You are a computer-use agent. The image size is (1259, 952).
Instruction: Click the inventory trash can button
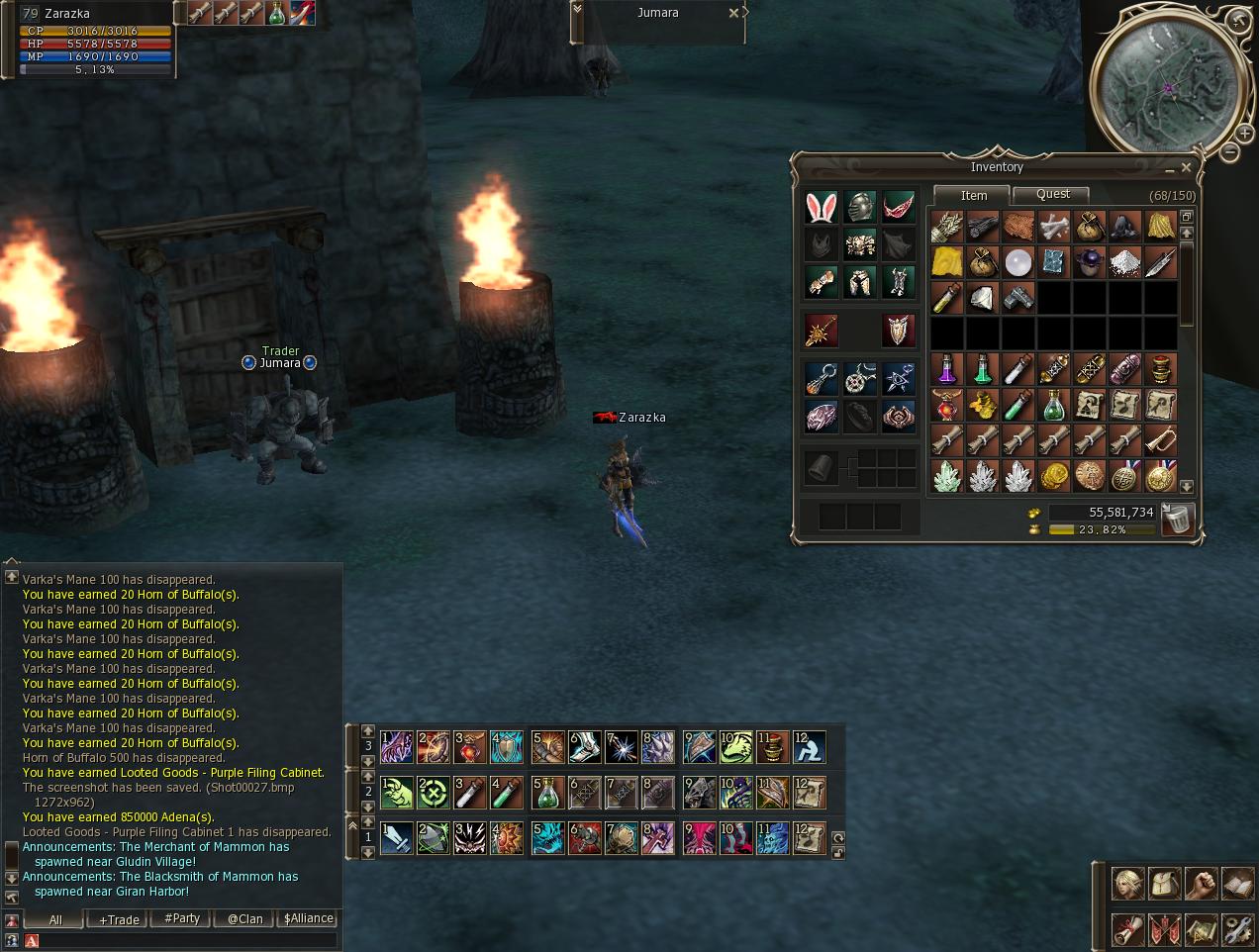(x=1177, y=519)
